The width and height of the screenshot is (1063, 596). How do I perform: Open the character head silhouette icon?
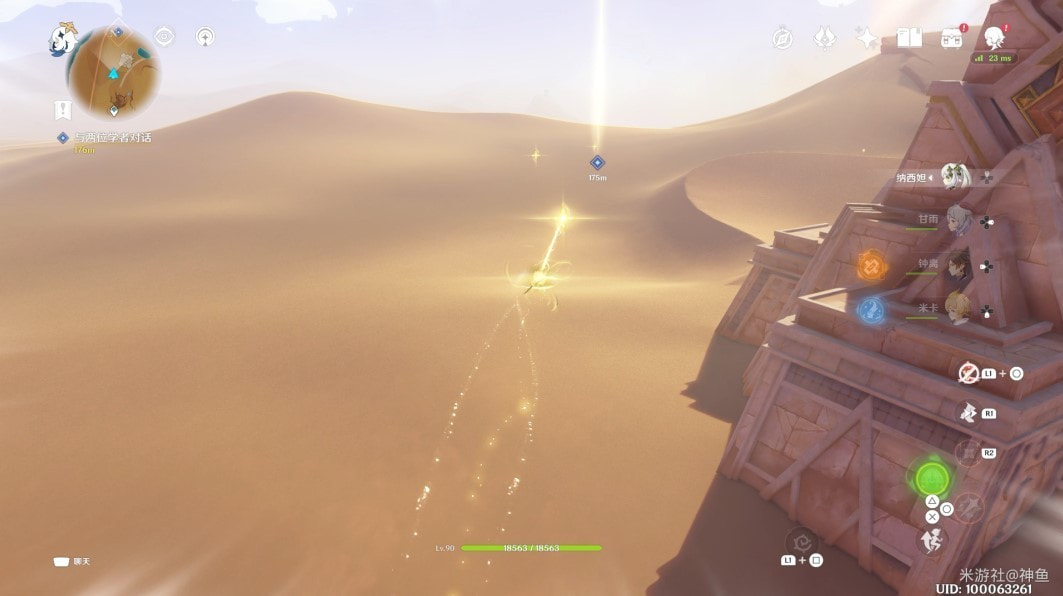pyautogui.click(x=994, y=38)
